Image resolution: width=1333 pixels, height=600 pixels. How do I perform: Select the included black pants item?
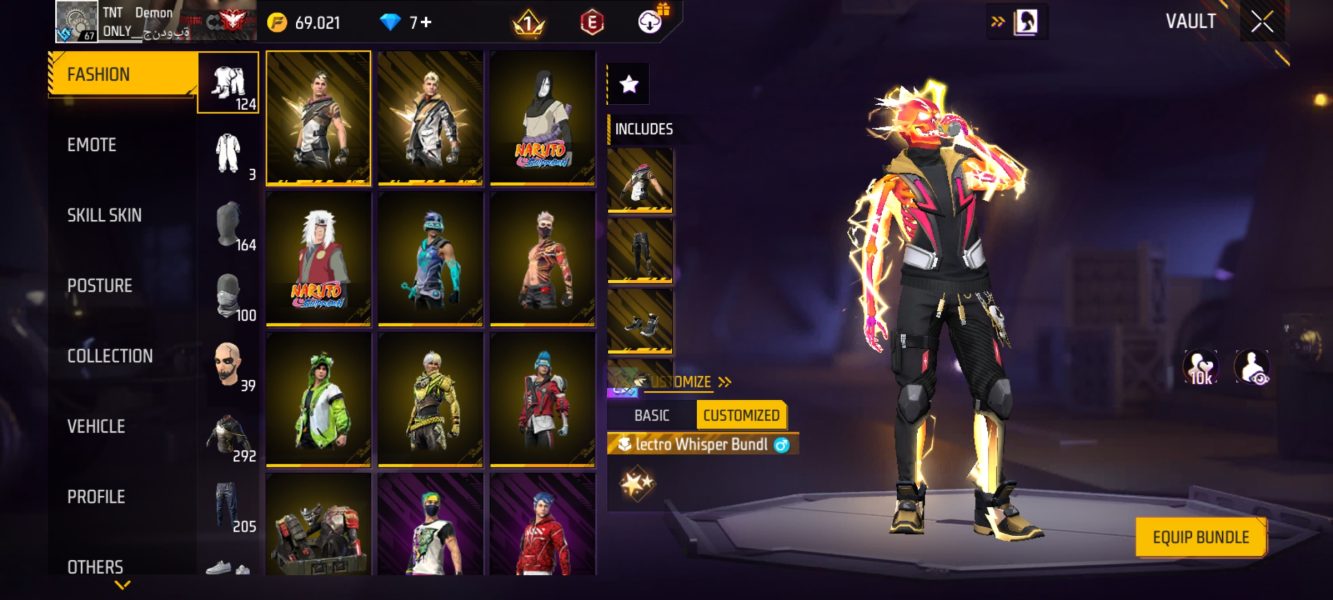pos(640,251)
